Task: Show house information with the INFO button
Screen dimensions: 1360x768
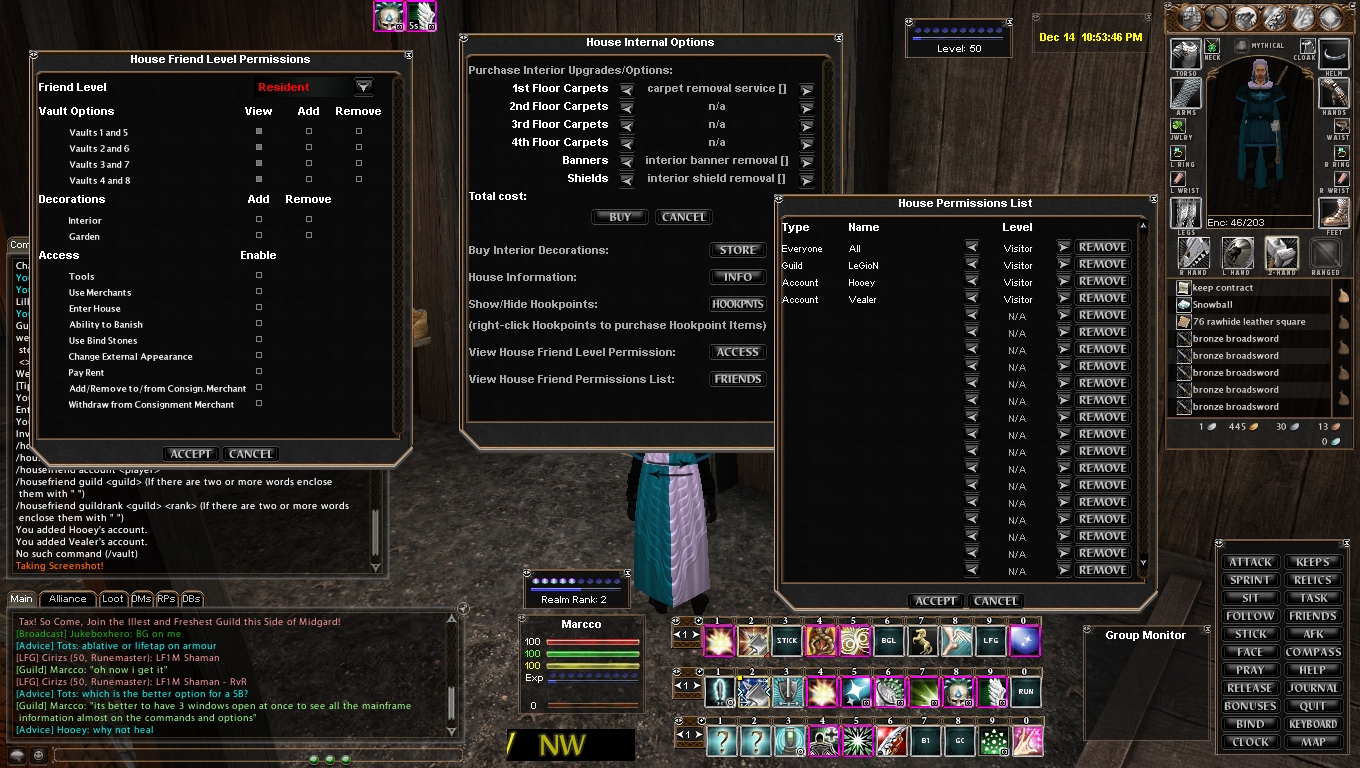Action: [x=738, y=277]
